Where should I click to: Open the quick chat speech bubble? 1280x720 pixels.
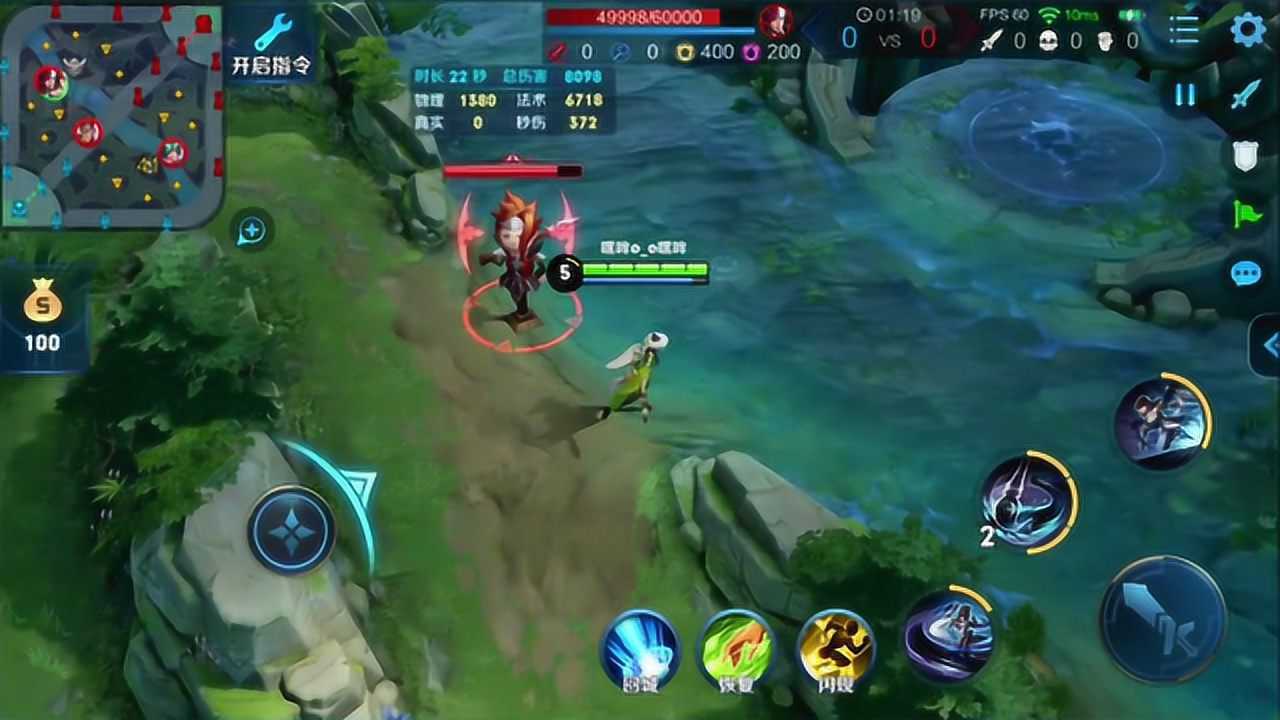coord(1246,273)
